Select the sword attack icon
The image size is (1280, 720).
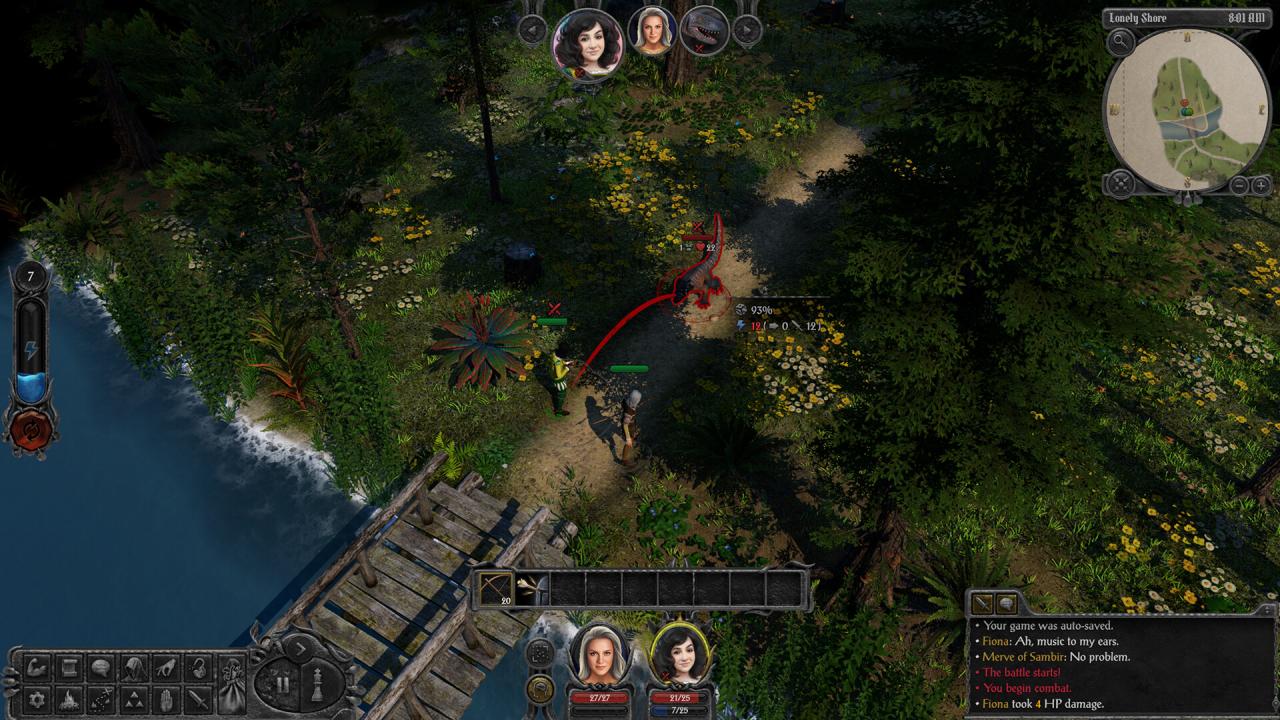[x=198, y=699]
